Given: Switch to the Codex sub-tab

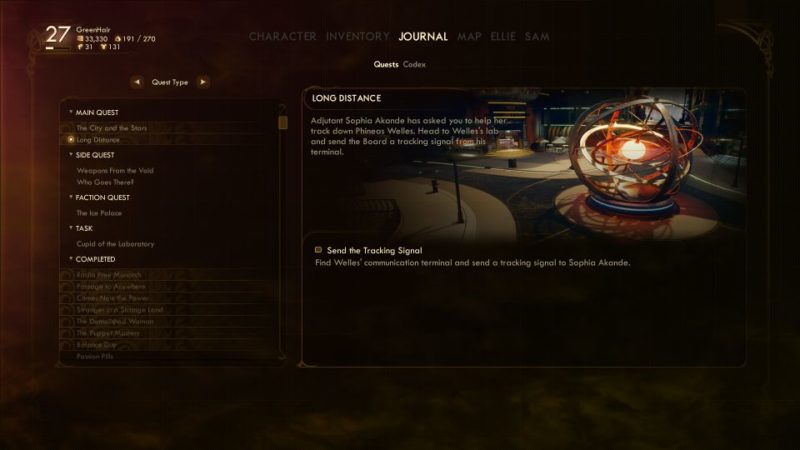Looking at the screenshot, I should coord(414,64).
